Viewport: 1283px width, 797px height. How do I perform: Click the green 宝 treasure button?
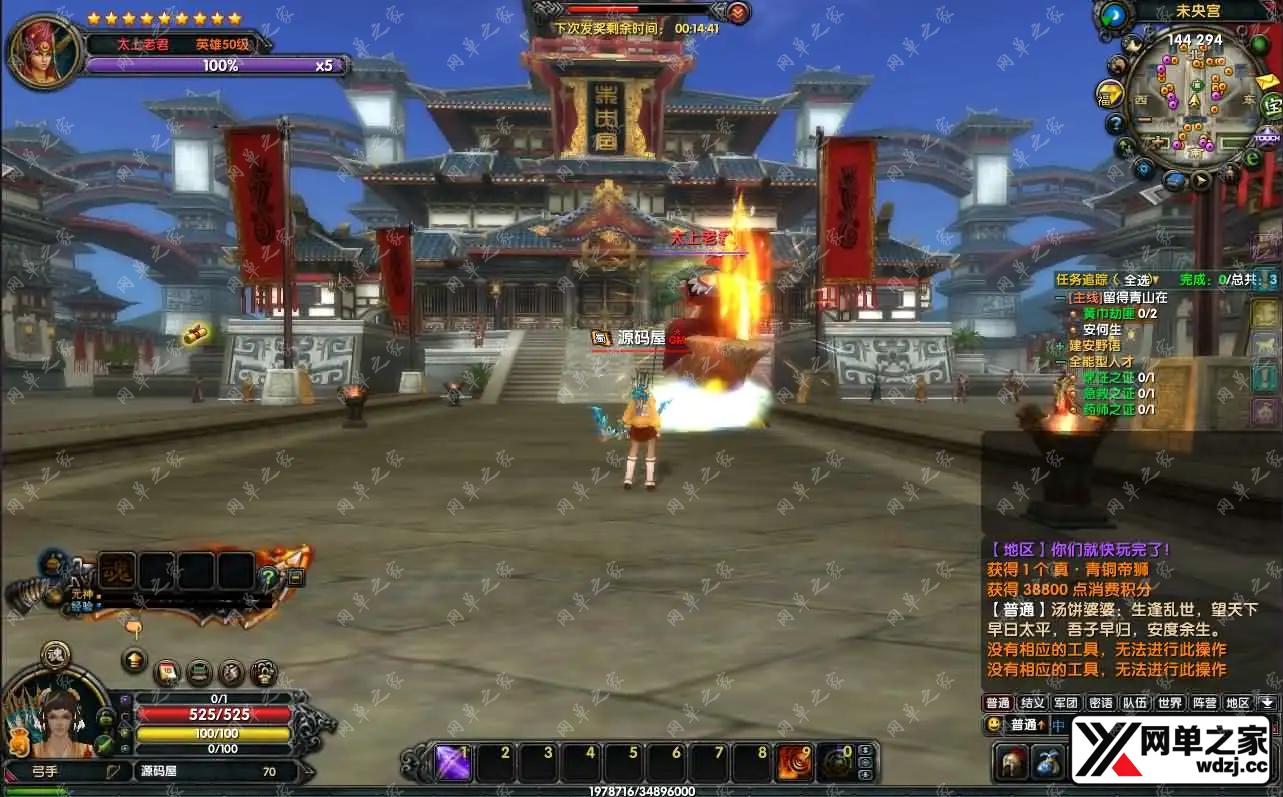1272,105
